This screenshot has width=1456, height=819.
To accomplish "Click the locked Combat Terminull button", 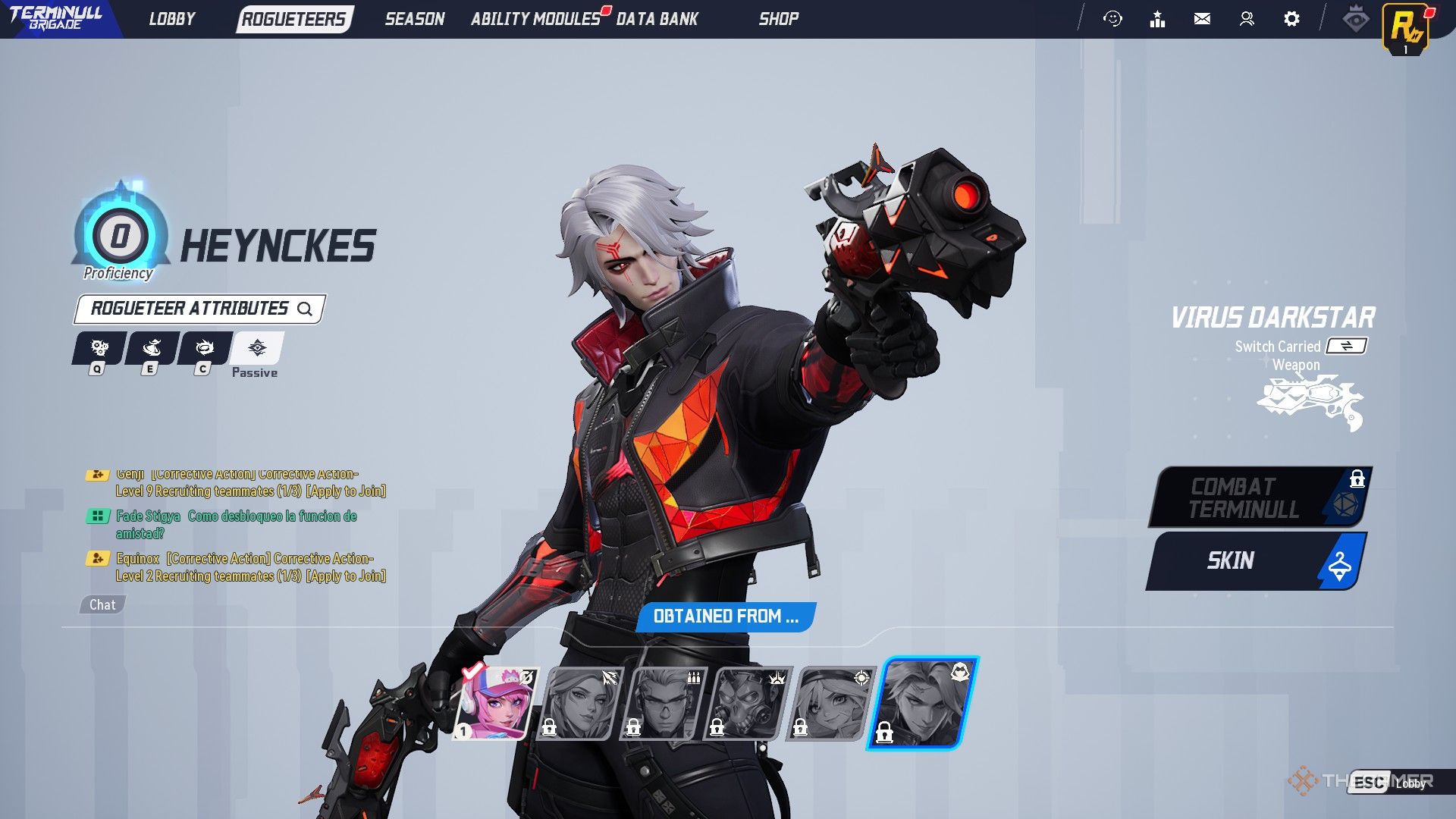I will tap(1260, 497).
